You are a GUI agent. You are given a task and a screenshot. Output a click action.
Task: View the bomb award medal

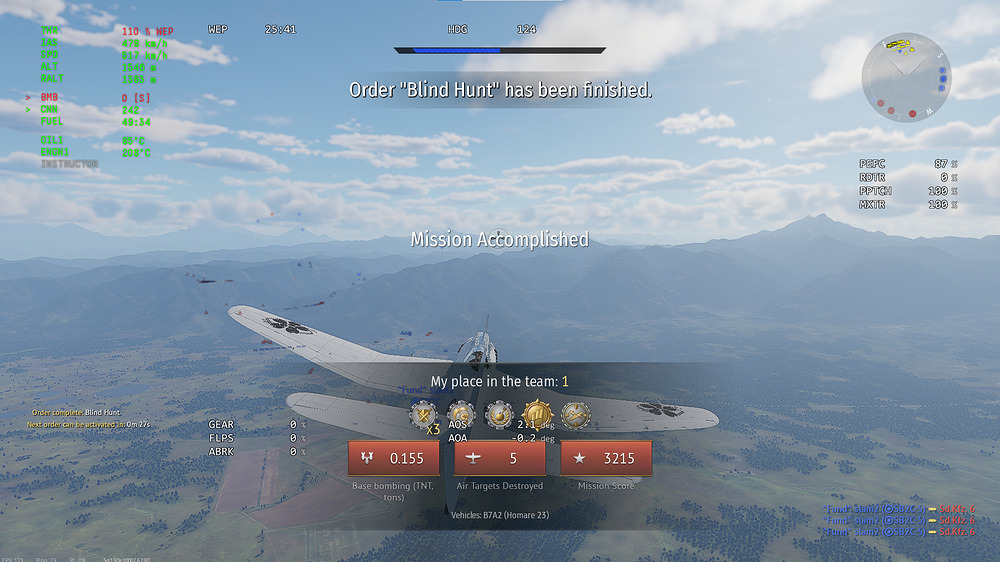[x=498, y=415]
